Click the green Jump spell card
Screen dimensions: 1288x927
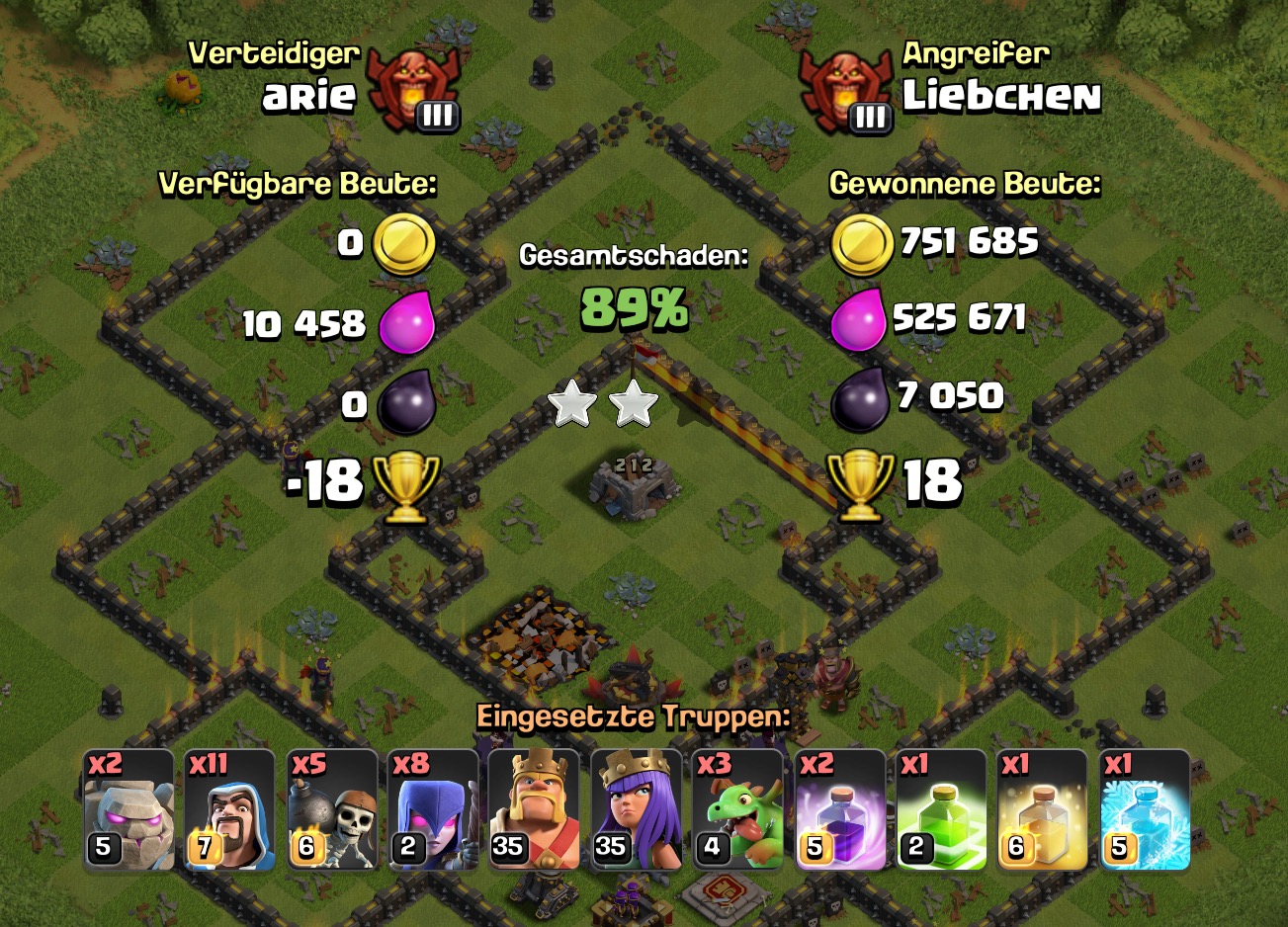[942, 809]
